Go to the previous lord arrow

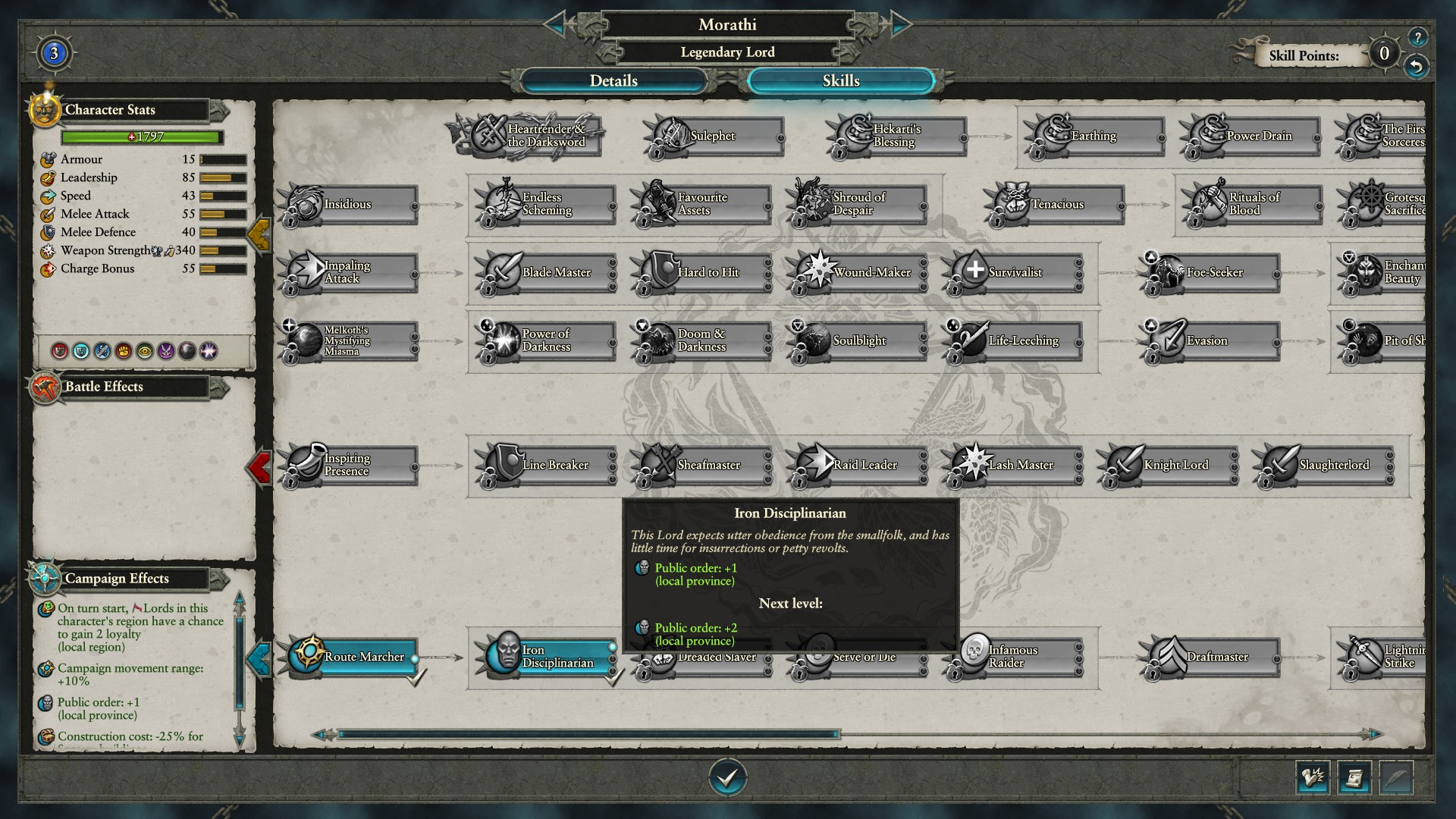point(555,24)
